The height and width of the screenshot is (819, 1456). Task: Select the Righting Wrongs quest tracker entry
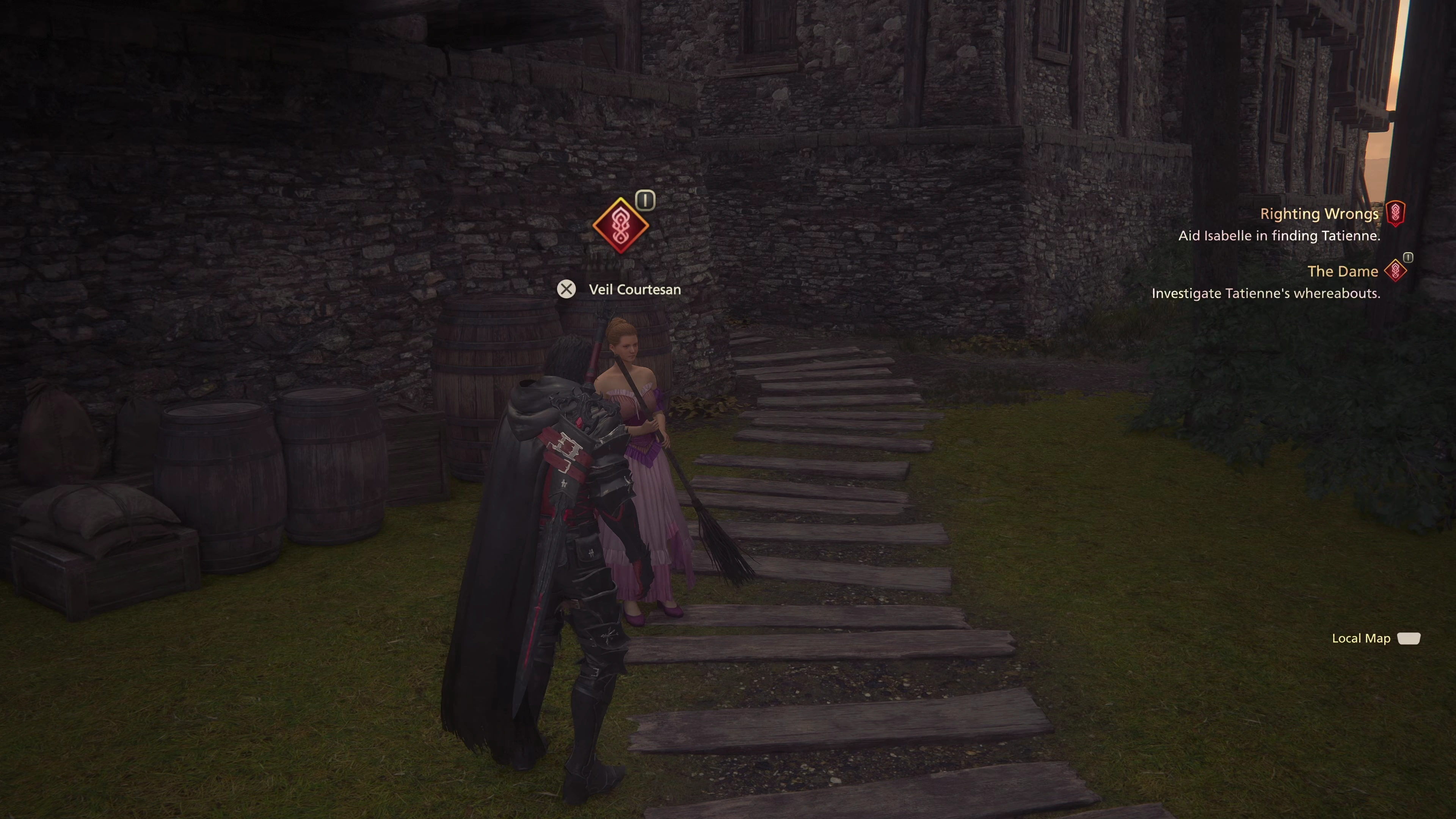coord(1319,214)
